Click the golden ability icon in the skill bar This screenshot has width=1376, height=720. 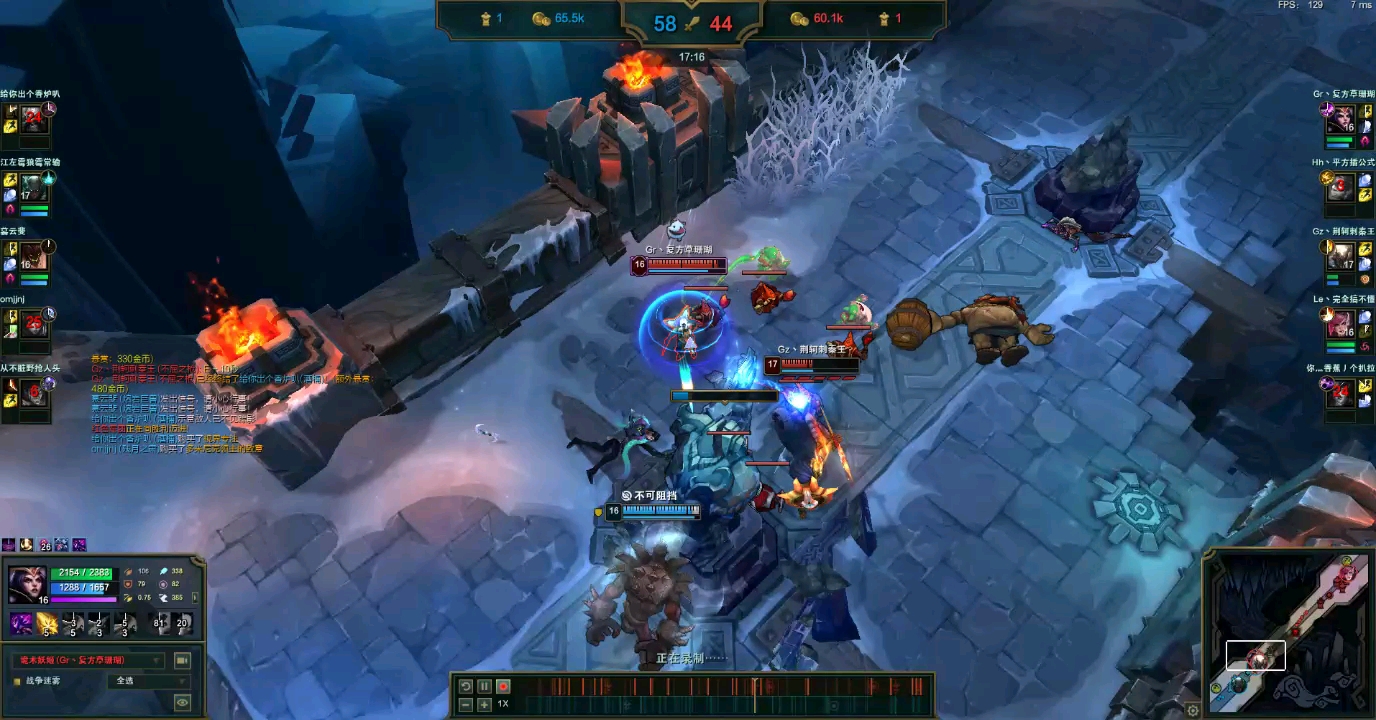pyautogui.click(x=46, y=624)
